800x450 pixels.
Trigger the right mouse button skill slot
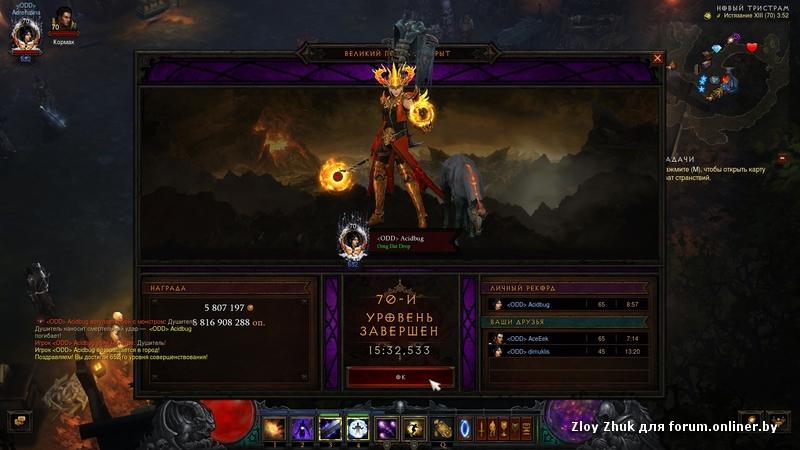coord(413,428)
